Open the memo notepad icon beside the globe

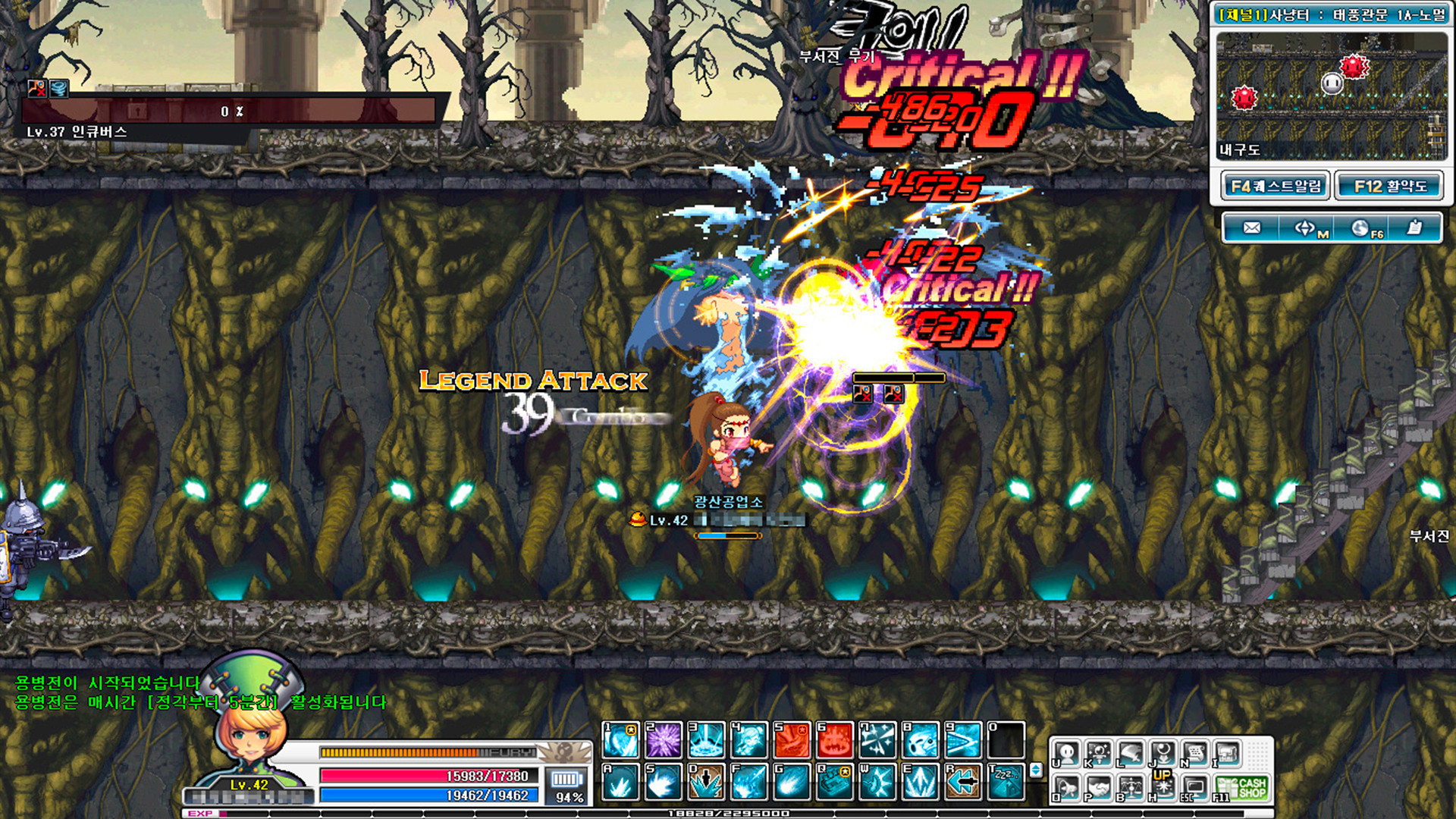click(1415, 227)
